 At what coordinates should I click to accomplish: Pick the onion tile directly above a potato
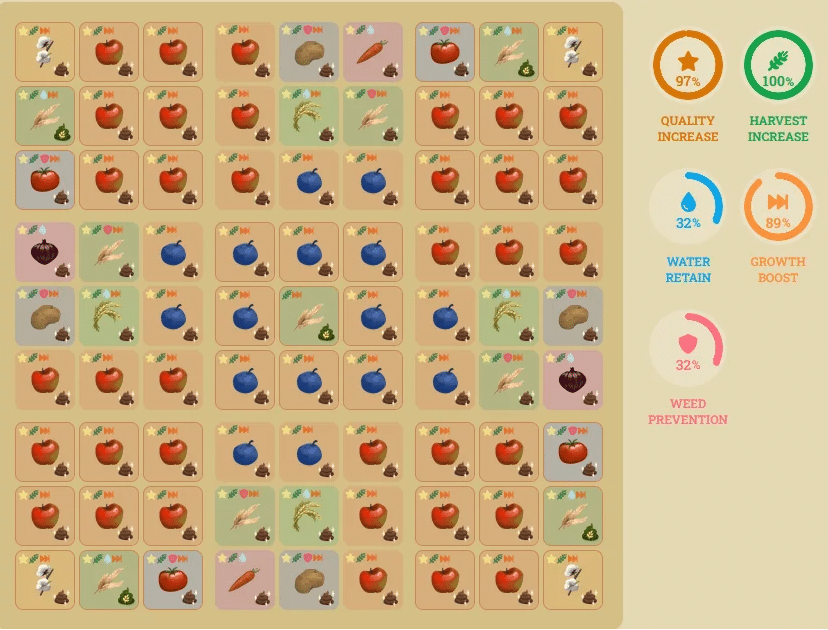45,252
